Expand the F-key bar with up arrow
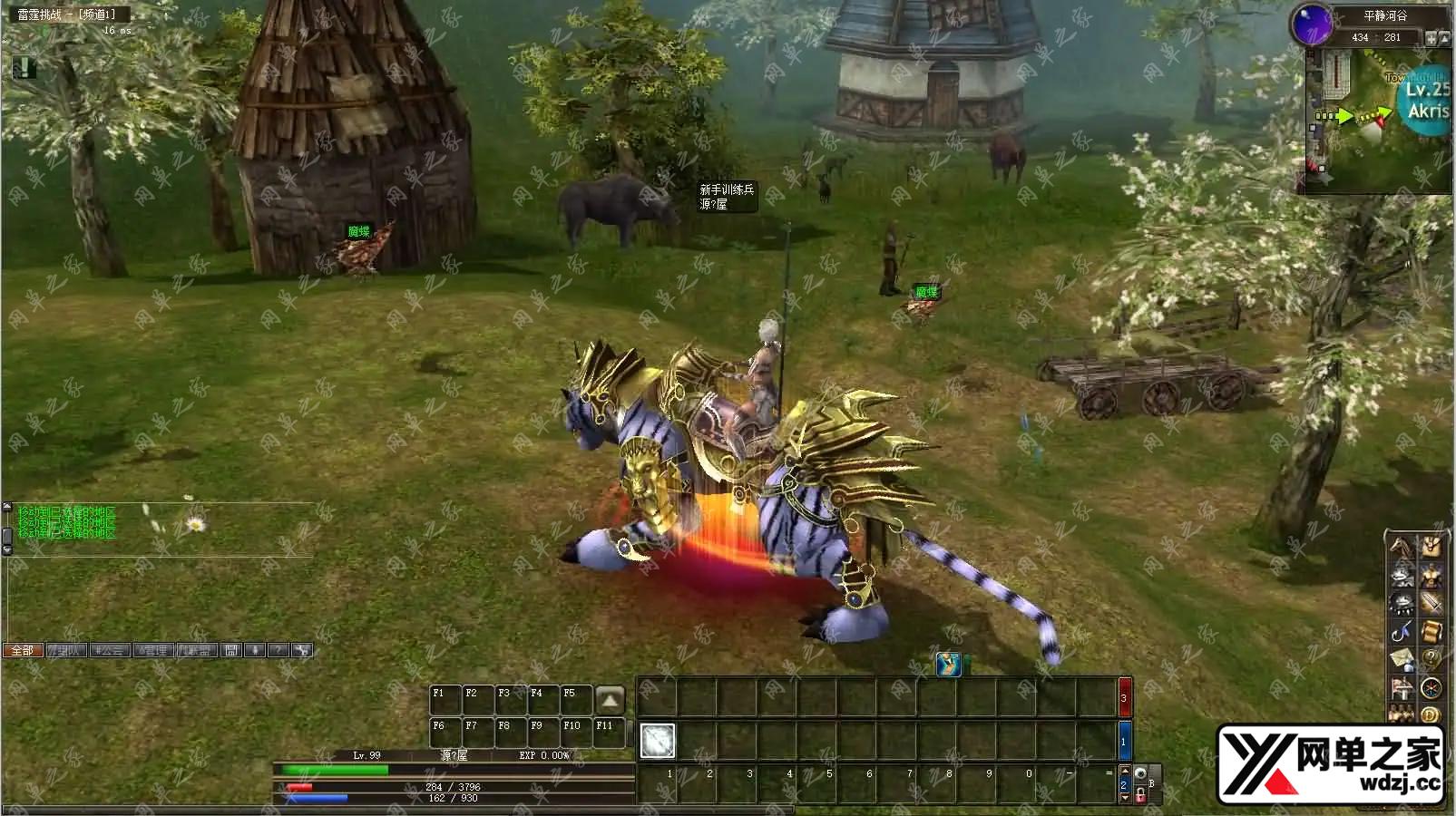1456x816 pixels. (x=610, y=699)
